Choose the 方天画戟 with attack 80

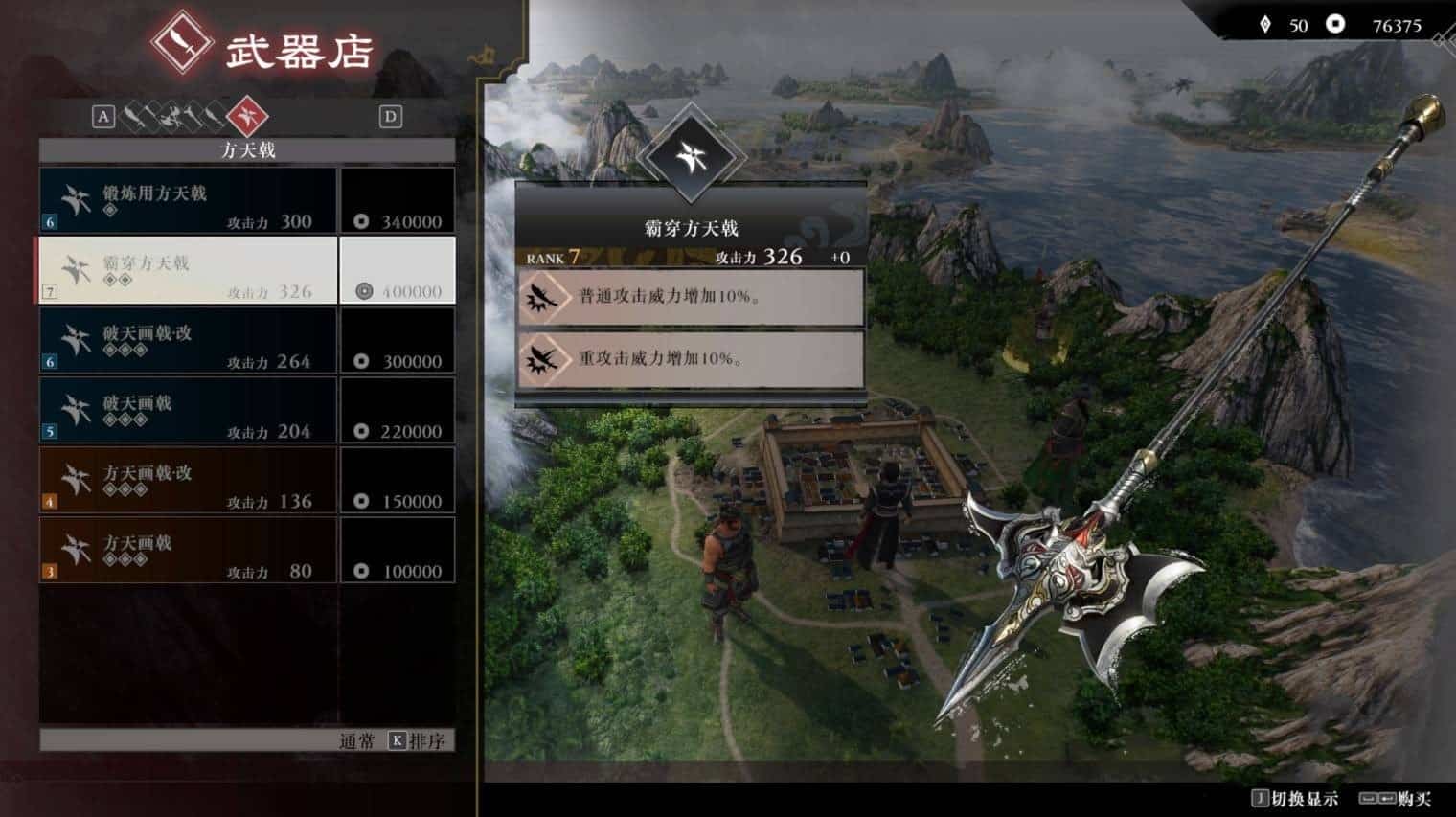[x=188, y=551]
